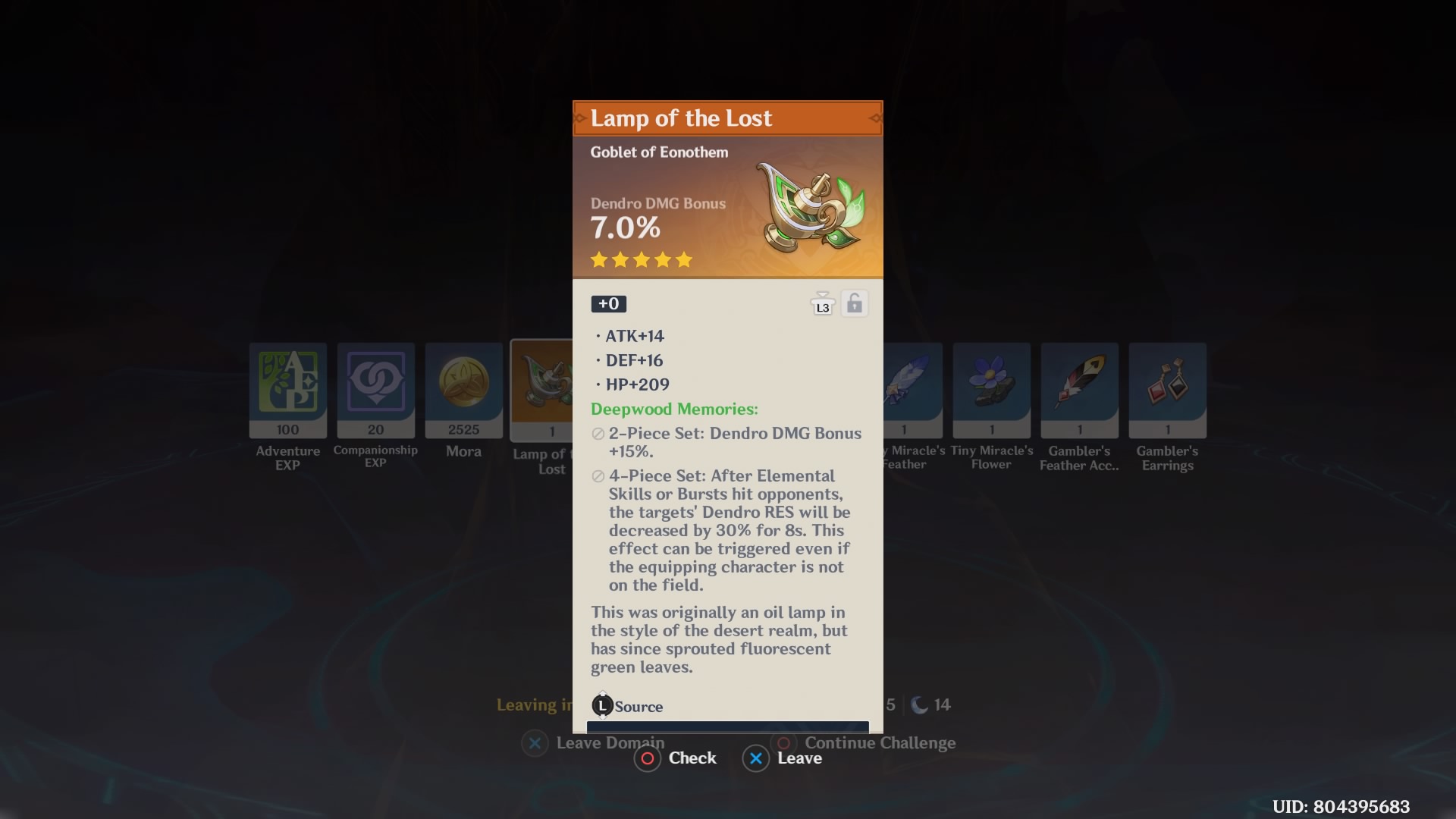The height and width of the screenshot is (819, 1456).
Task: Click the five-star rating row
Action: point(642,260)
